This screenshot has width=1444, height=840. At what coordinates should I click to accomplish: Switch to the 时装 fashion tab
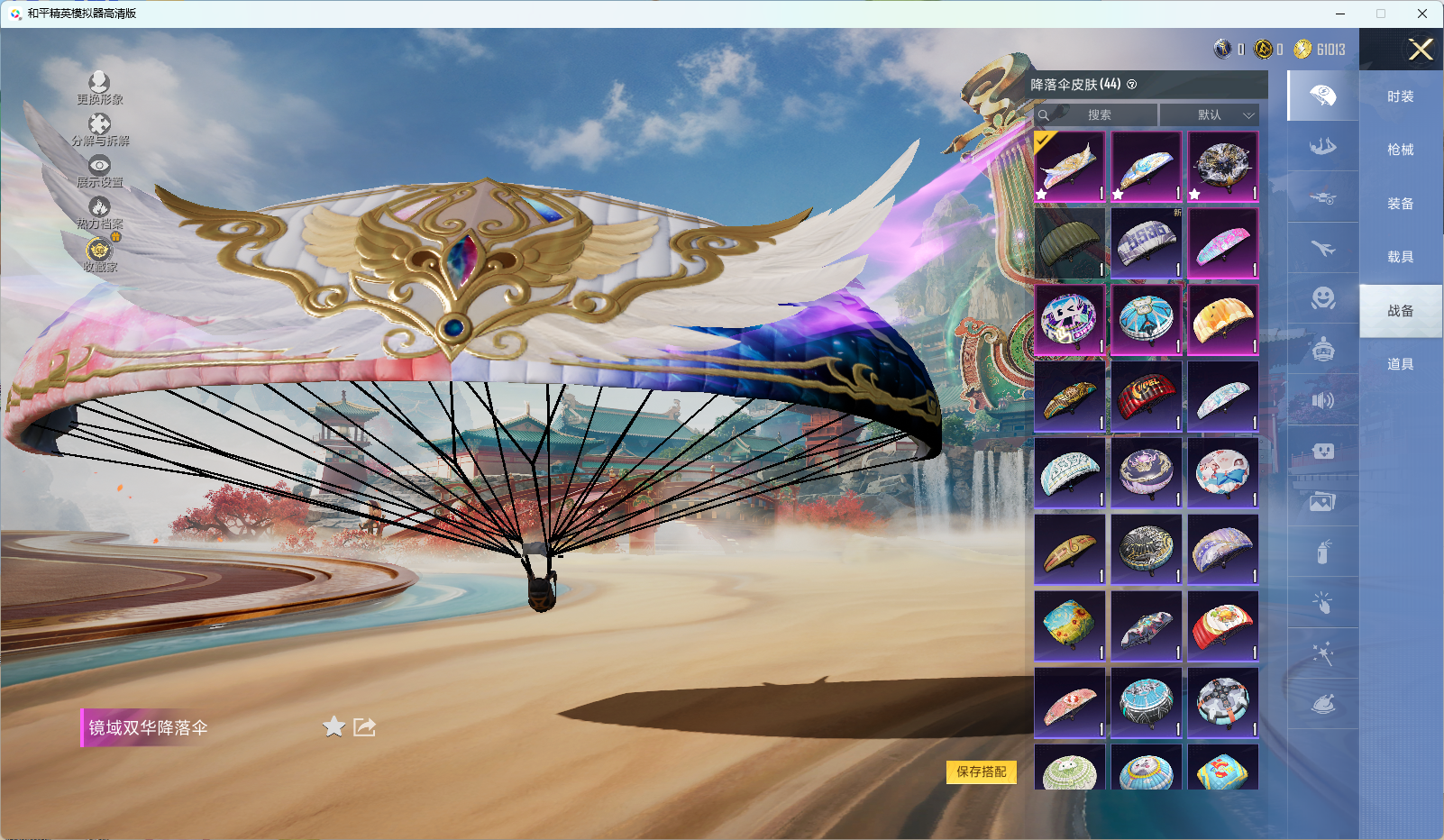pyautogui.click(x=1400, y=96)
